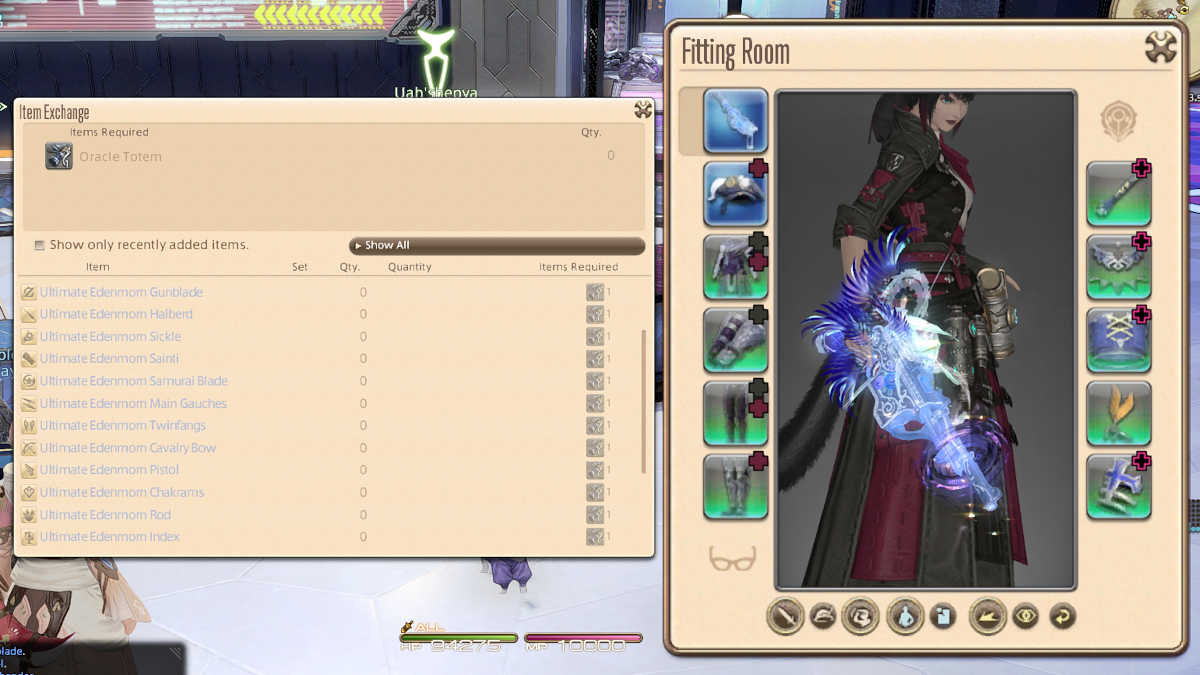Select the Ultimate Edenmorn Rod entry
This screenshot has height=675, width=1200.
(x=105, y=515)
